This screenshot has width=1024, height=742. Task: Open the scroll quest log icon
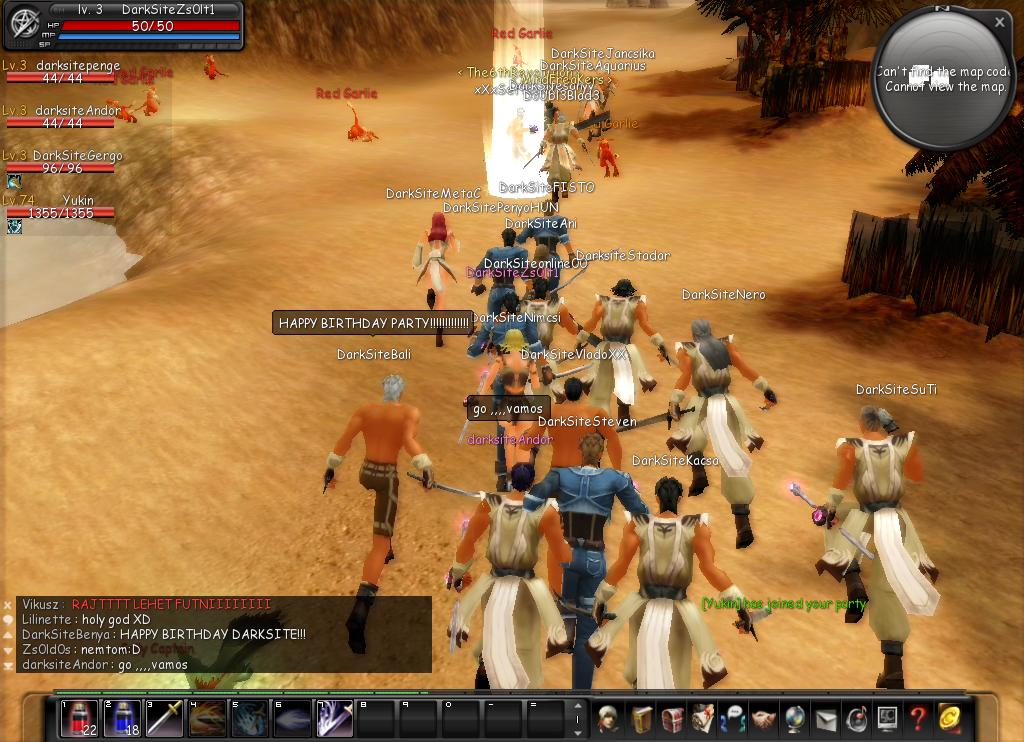coord(703,718)
